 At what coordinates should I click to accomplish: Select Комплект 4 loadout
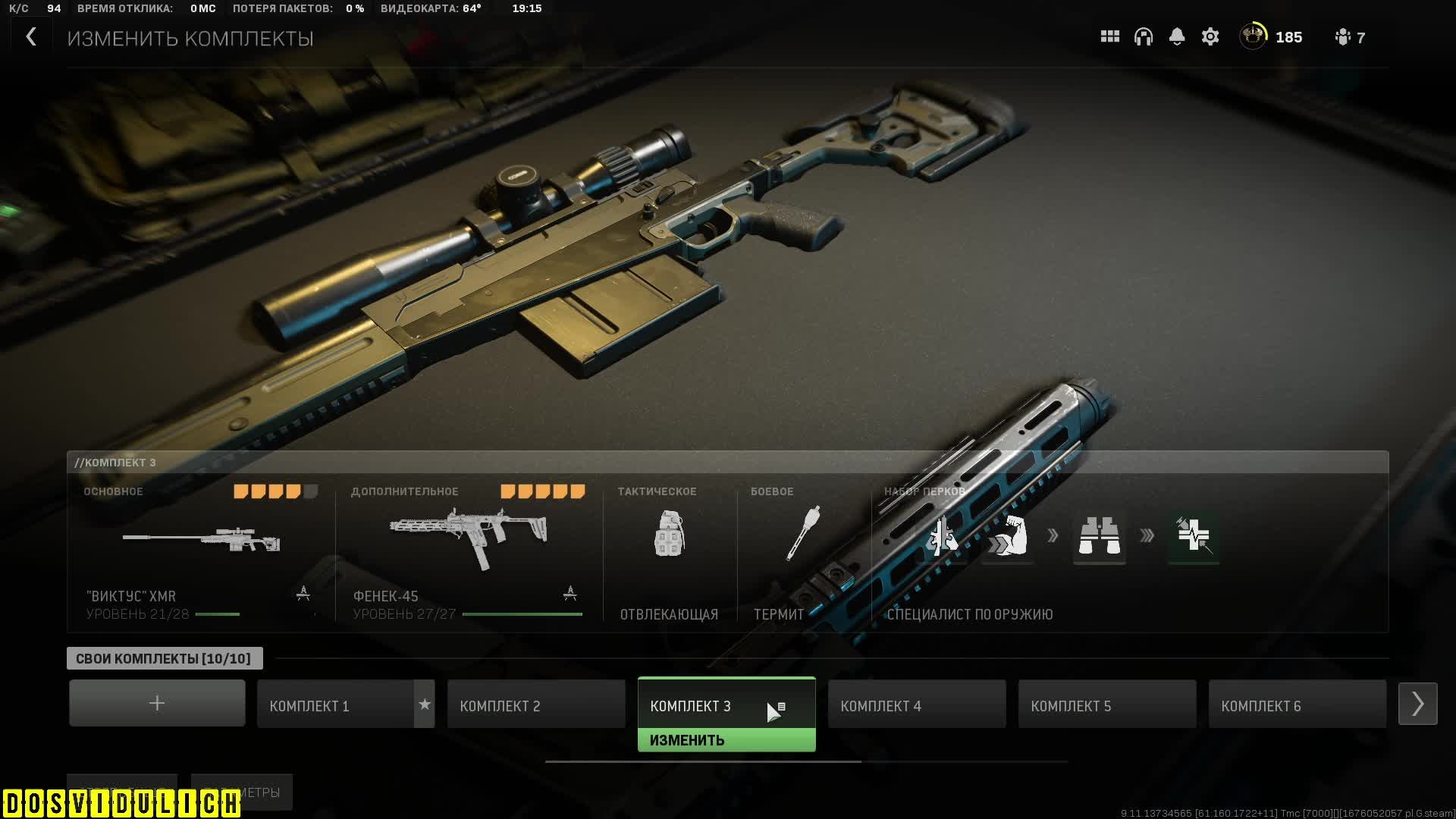pos(916,705)
